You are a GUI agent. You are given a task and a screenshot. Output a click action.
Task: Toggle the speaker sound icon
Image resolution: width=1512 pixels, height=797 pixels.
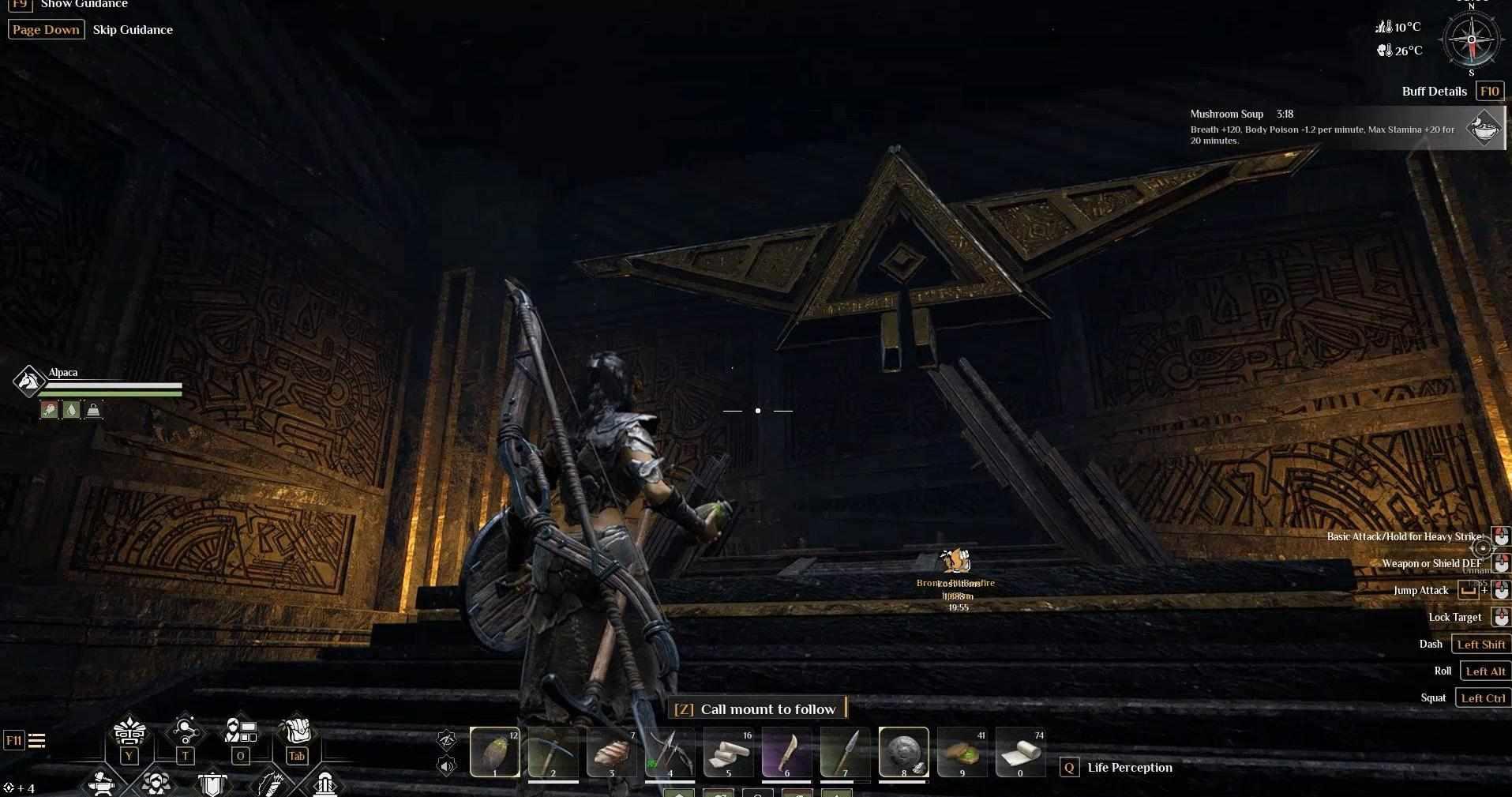pyautogui.click(x=447, y=765)
